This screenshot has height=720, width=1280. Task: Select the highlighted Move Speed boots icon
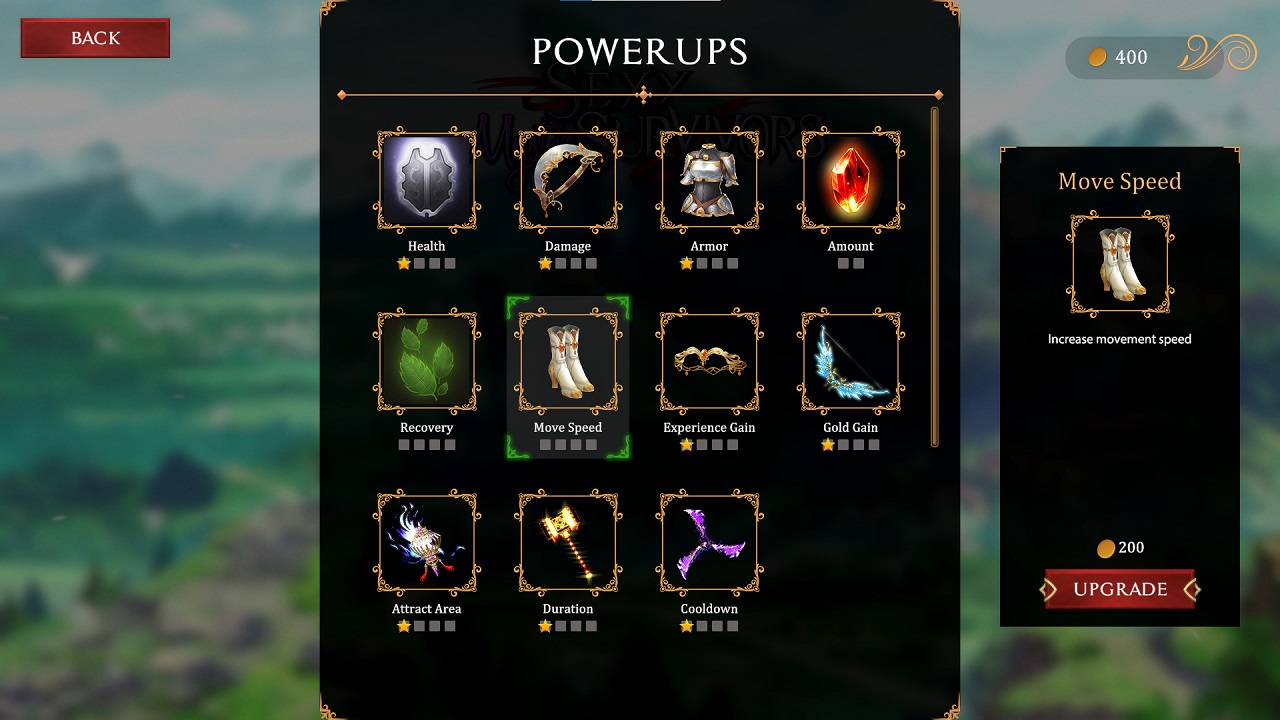coord(567,362)
